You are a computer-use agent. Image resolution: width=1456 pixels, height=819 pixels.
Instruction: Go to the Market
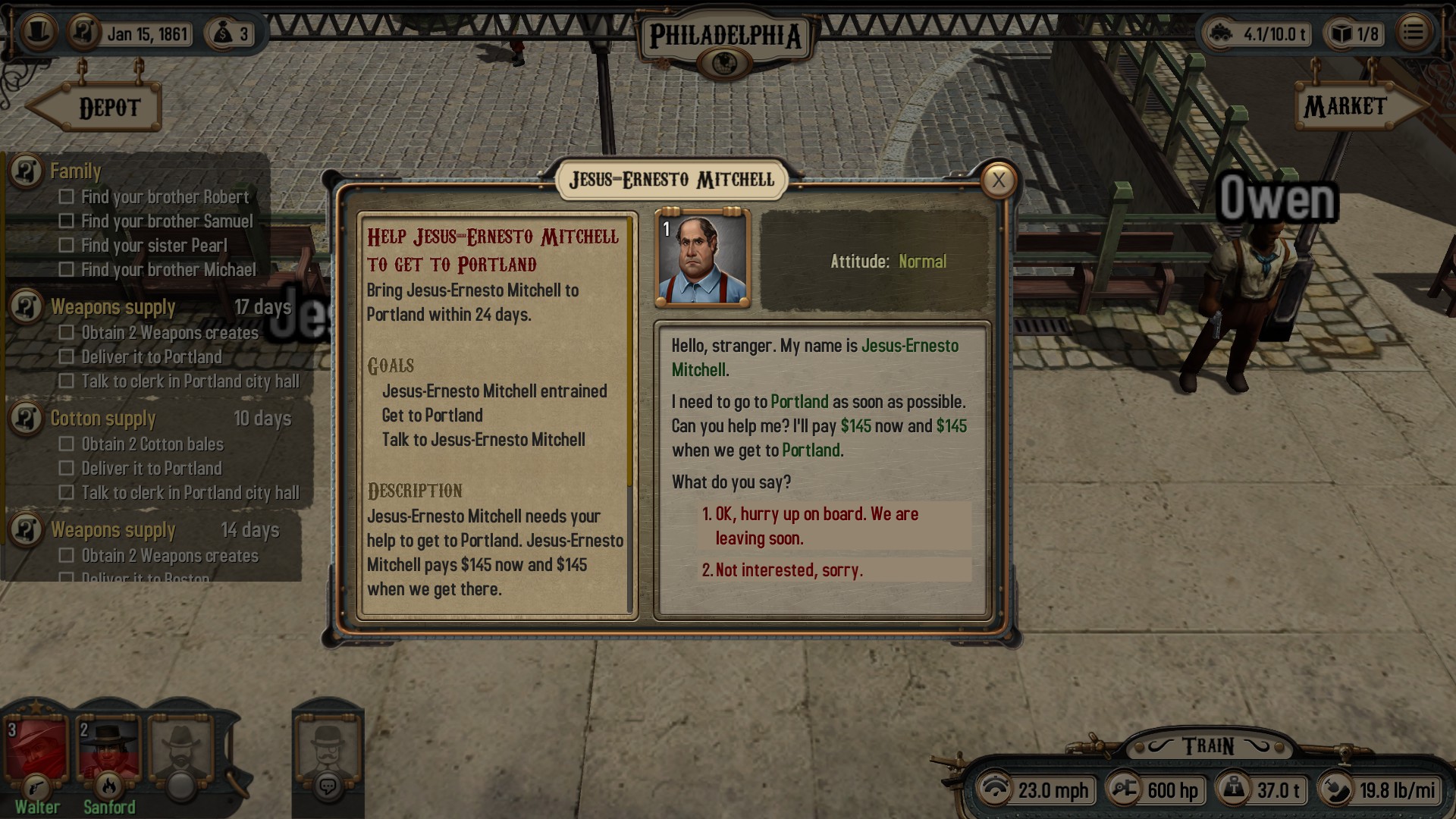[x=1354, y=107]
